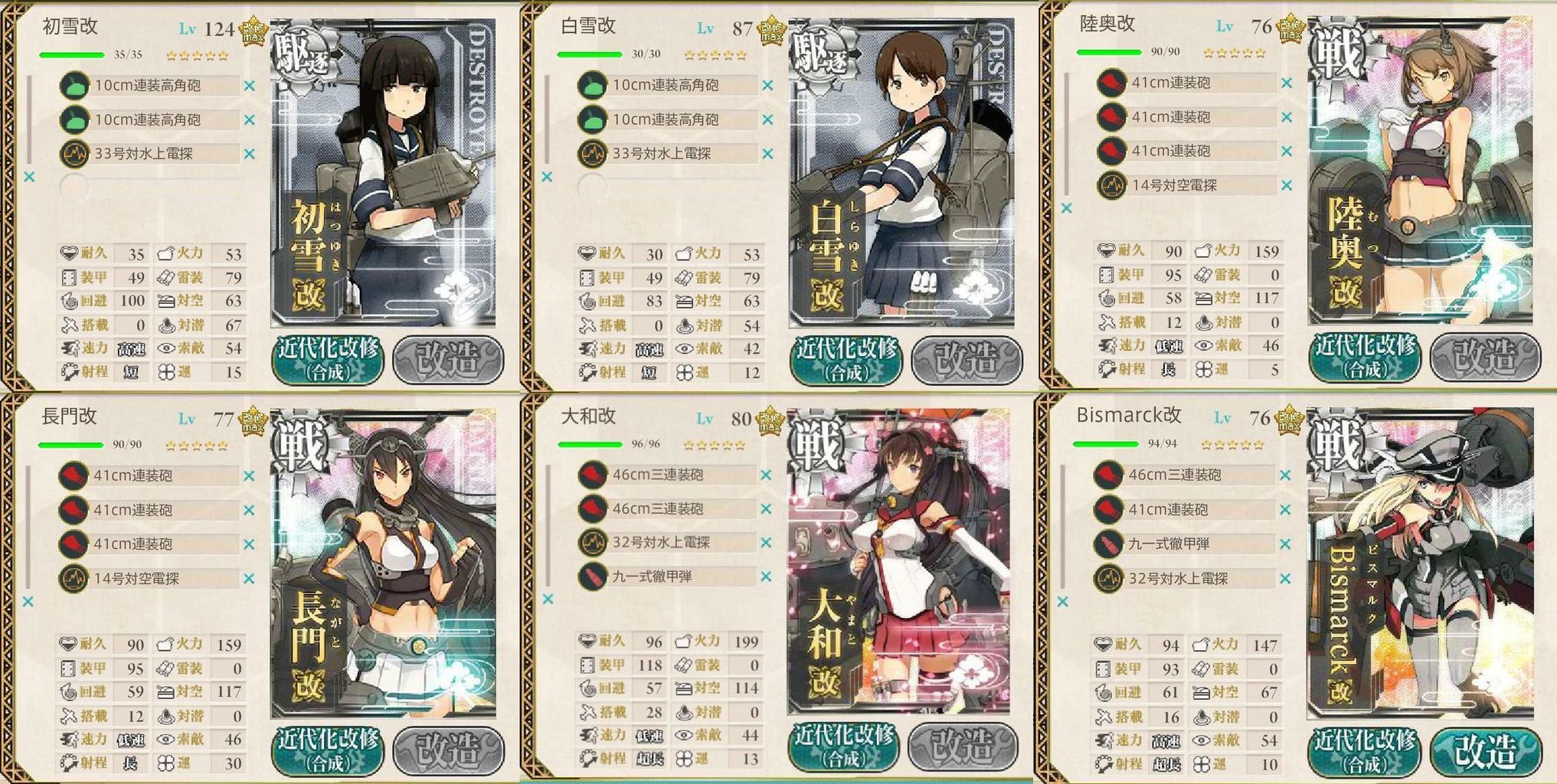Select the 10cm連装高角砲 gun icon on 初雪改
The height and width of the screenshot is (784, 1557).
[74, 87]
